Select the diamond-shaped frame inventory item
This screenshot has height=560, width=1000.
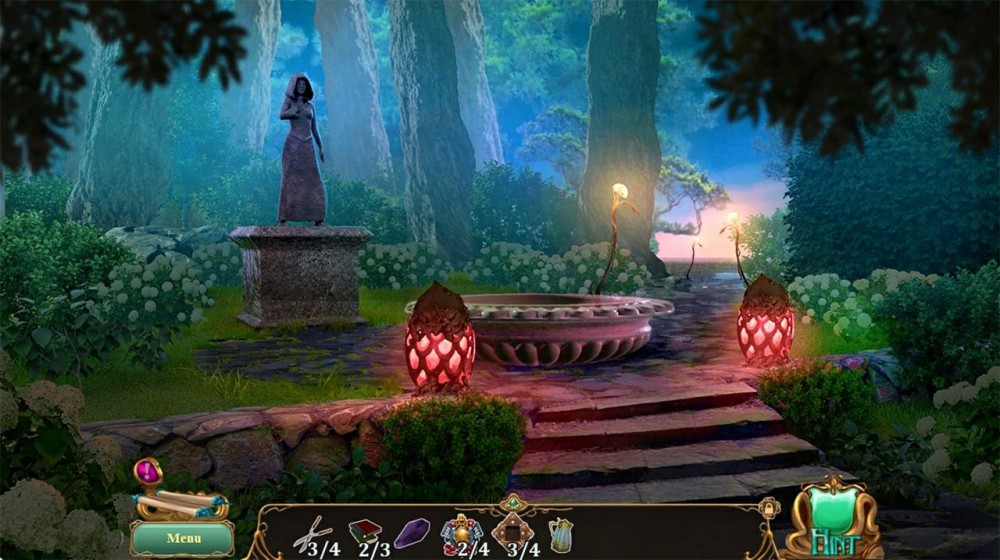pyautogui.click(x=513, y=531)
